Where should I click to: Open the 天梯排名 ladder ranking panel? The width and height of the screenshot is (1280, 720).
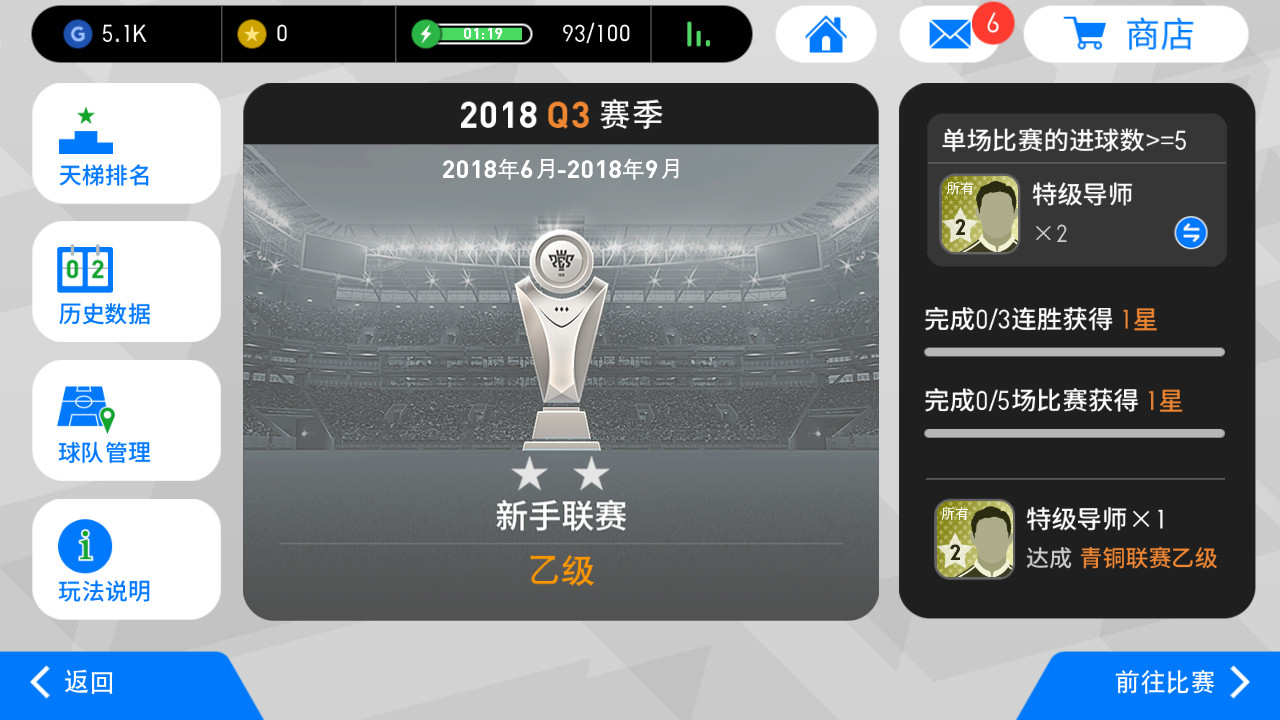[x=126, y=143]
